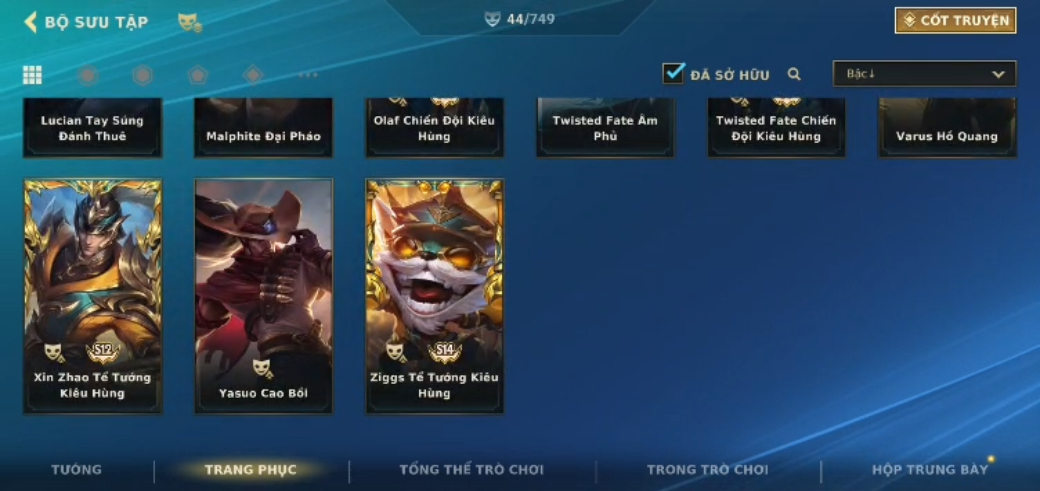Open the Varus Hồ Quang skin

tap(947, 128)
